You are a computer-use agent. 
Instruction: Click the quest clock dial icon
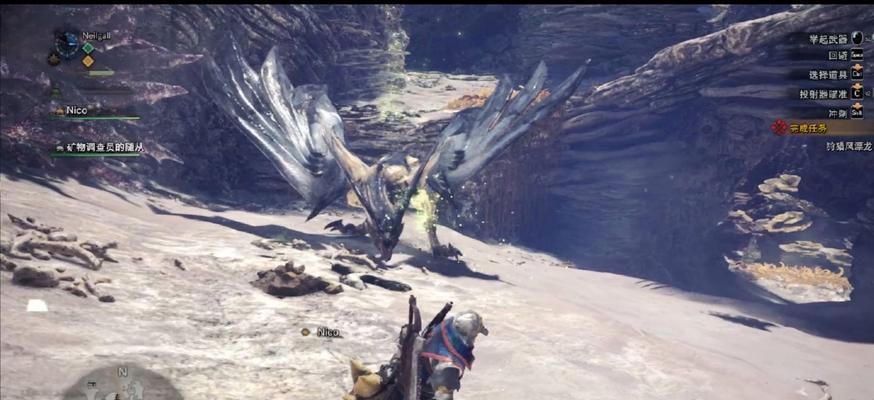click(x=67, y=44)
